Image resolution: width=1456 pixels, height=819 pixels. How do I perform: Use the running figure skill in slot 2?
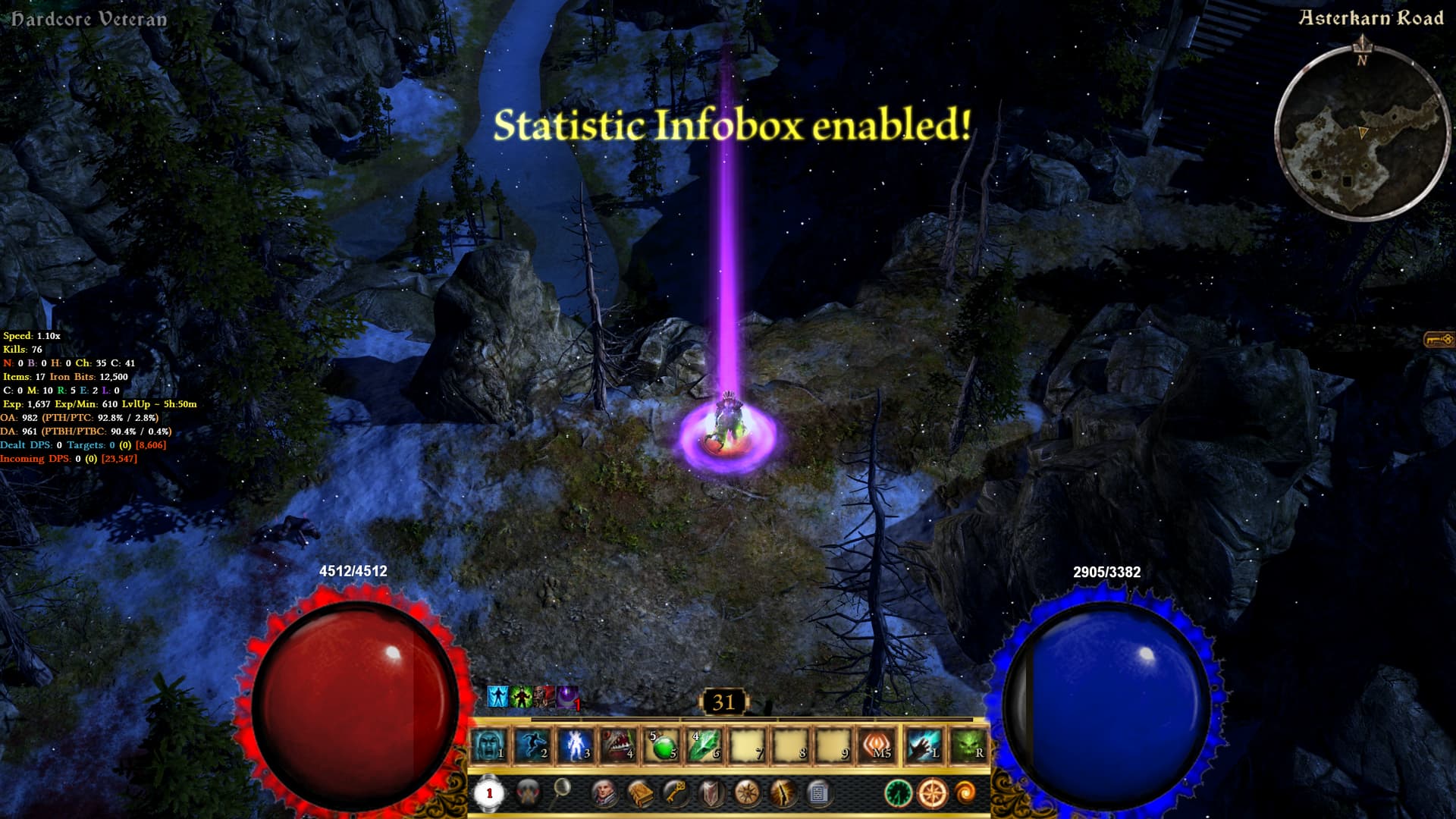click(x=532, y=745)
